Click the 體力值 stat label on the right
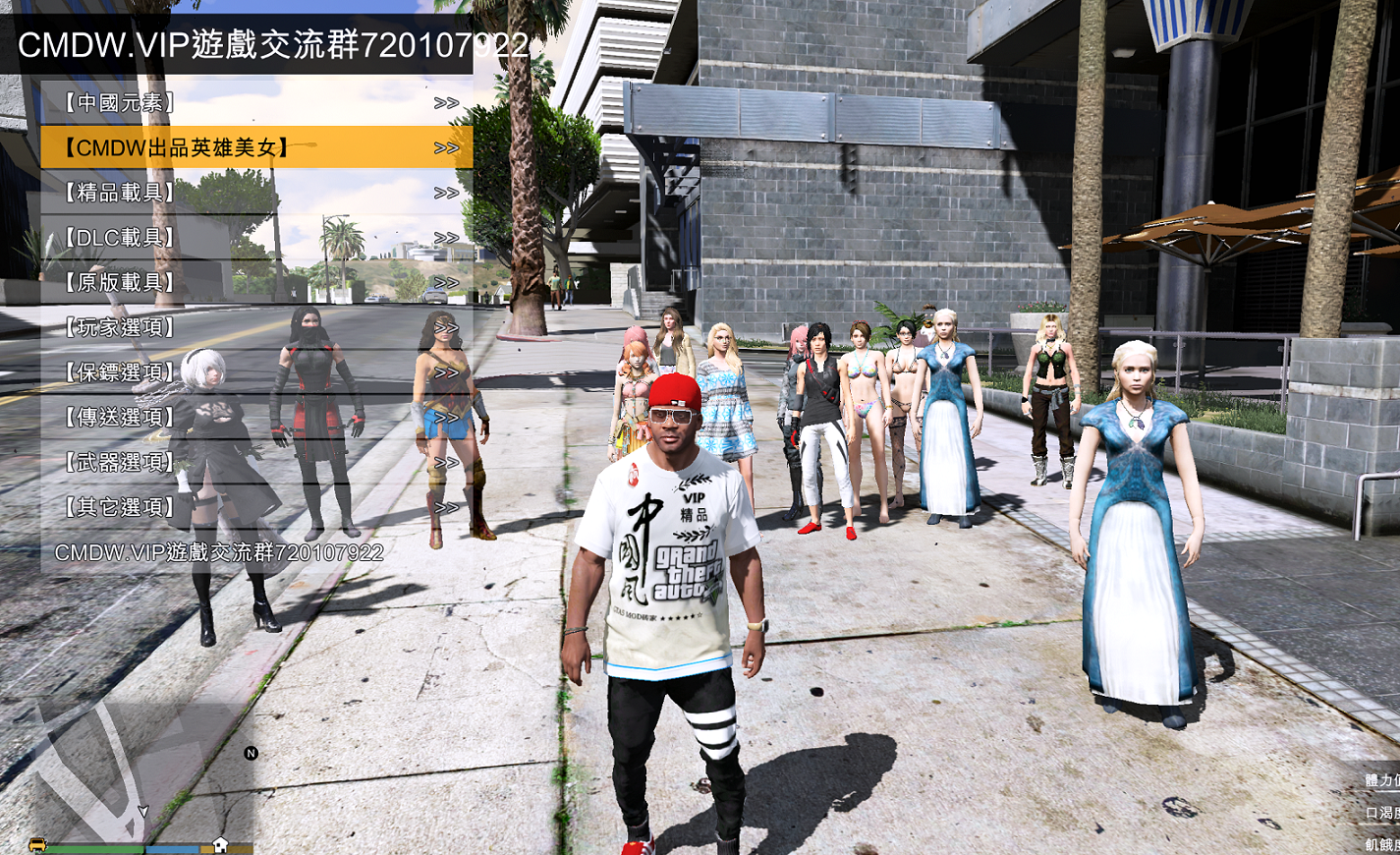 coord(1380,779)
